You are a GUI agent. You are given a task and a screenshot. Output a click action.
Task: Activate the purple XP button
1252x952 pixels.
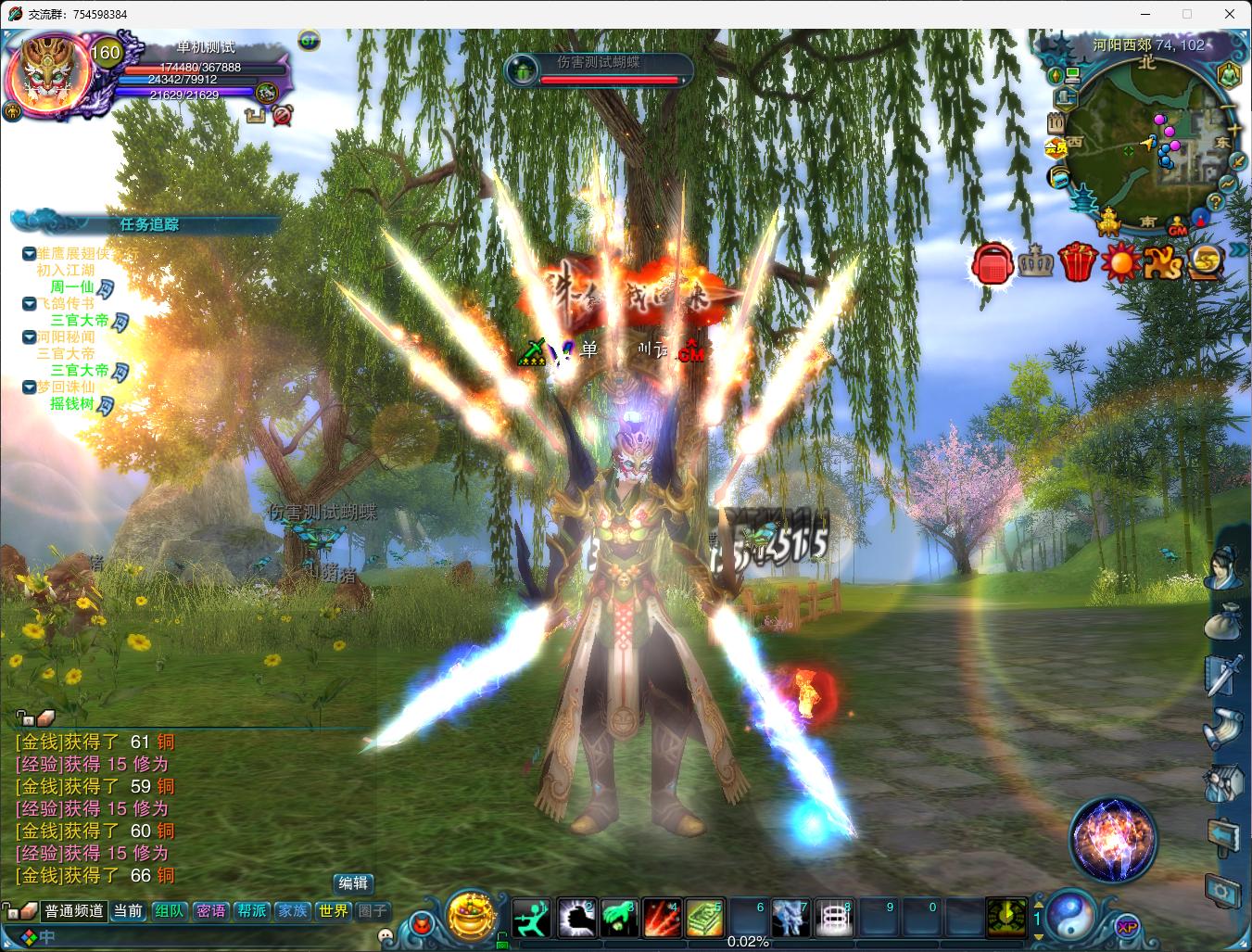[x=1128, y=926]
